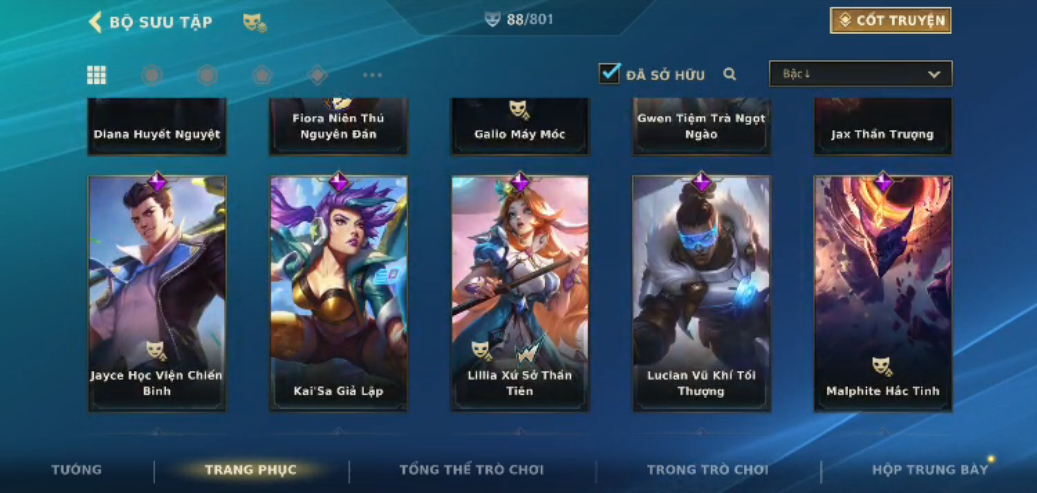Viewport: 1037px width, 493px height.
Task: Switch to the Tướng tab
Action: click(77, 470)
